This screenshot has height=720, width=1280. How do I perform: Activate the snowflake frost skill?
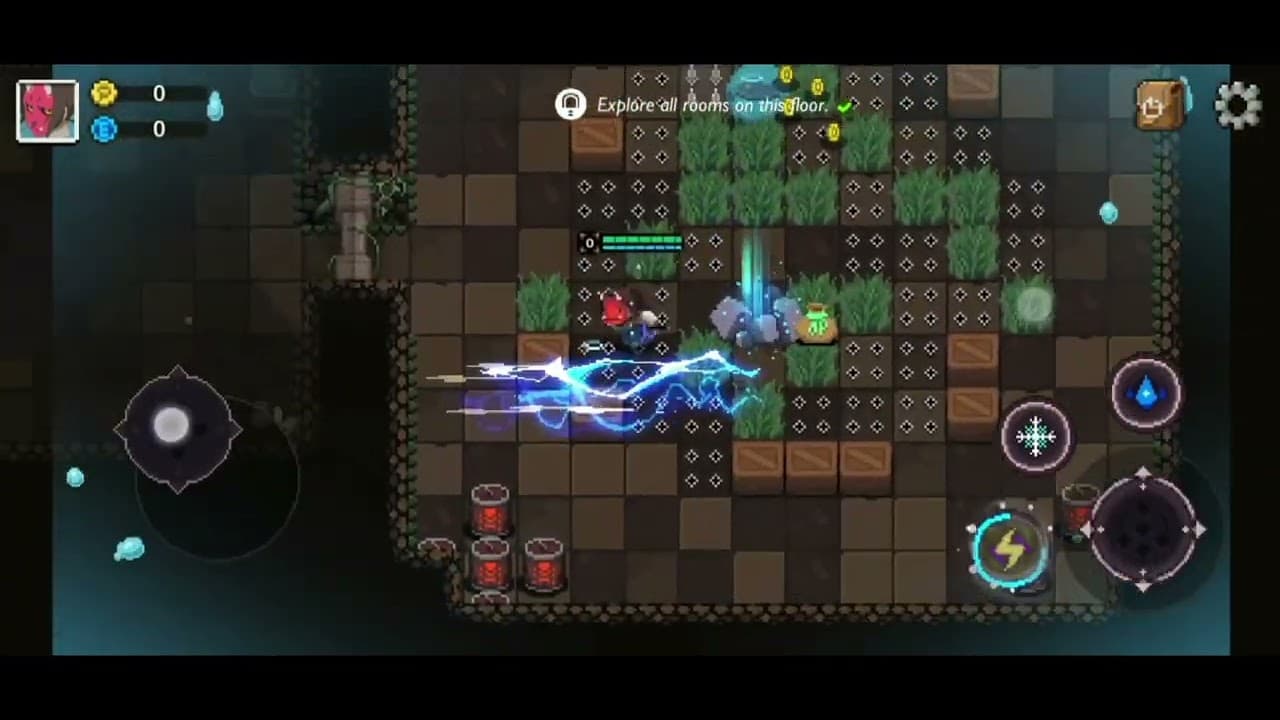(x=1036, y=437)
